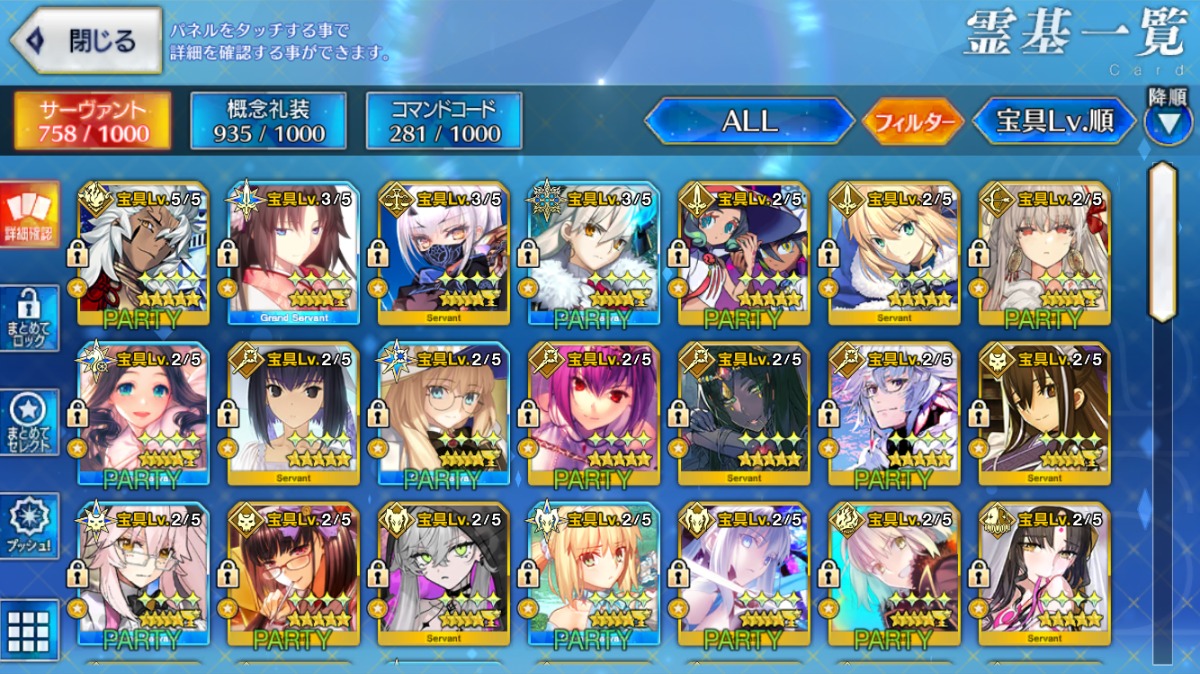Viewport: 1200px width, 674px height.
Task: Open the ALL class selector
Action: coord(749,122)
